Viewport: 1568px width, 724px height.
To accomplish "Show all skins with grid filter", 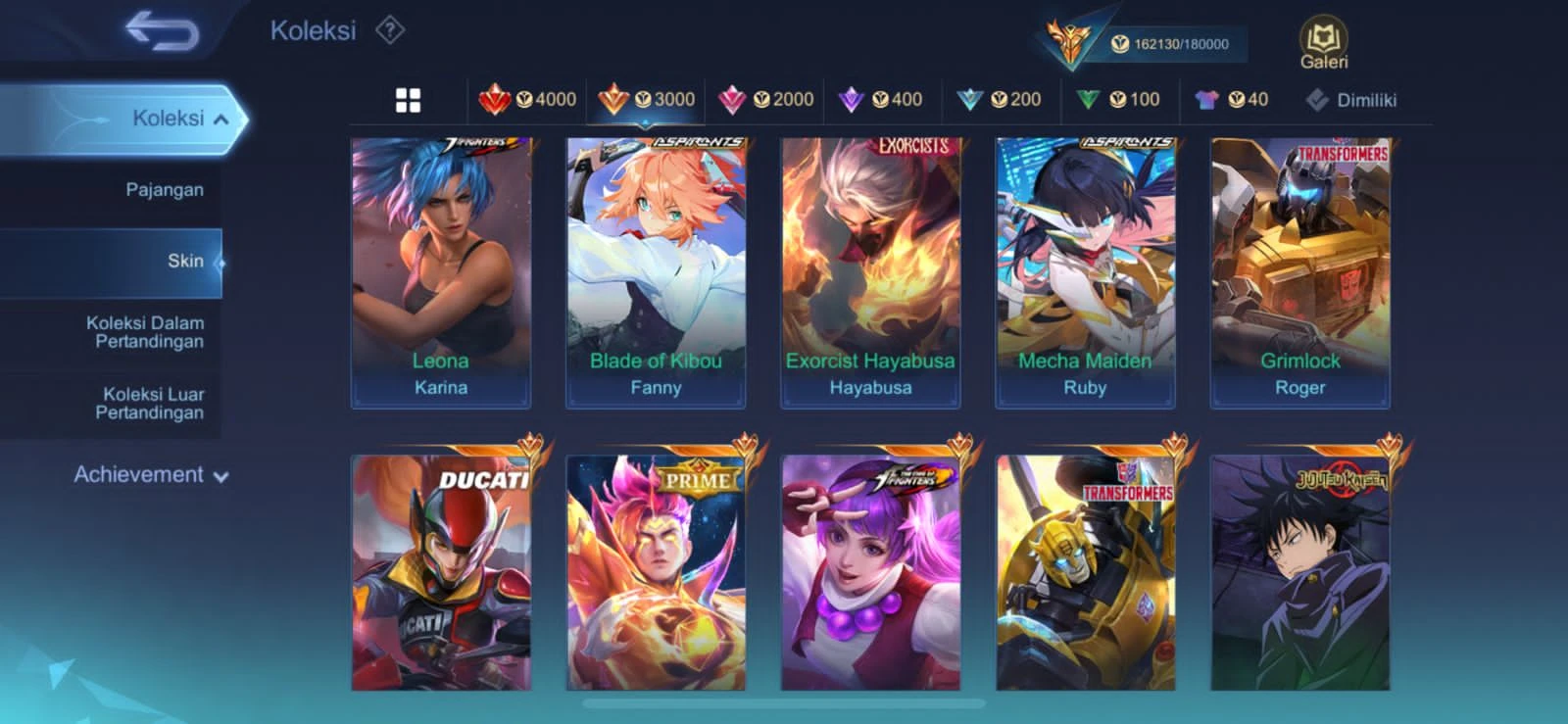I will (408, 100).
